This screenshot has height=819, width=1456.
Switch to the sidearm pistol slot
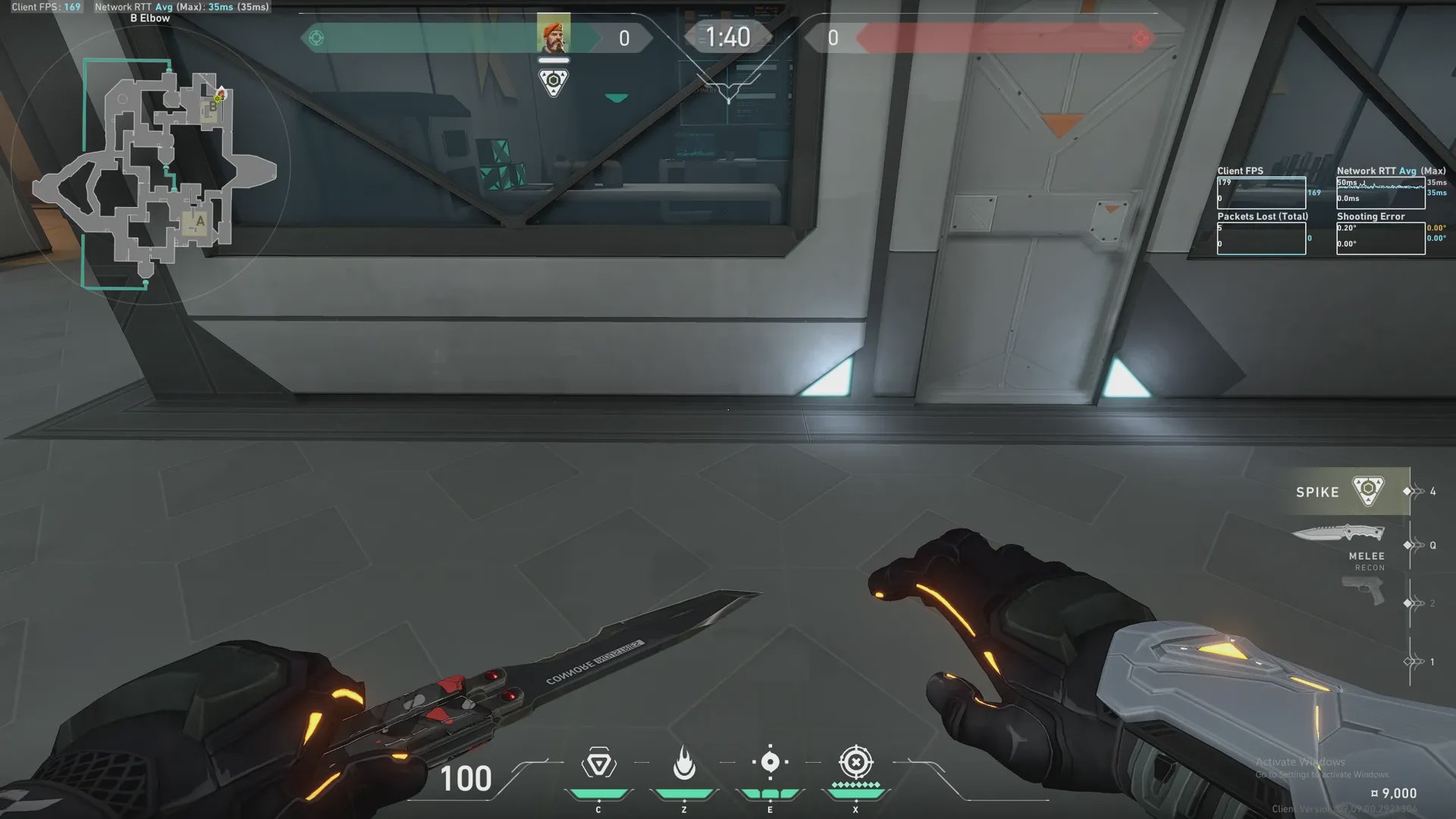[x=1363, y=590]
